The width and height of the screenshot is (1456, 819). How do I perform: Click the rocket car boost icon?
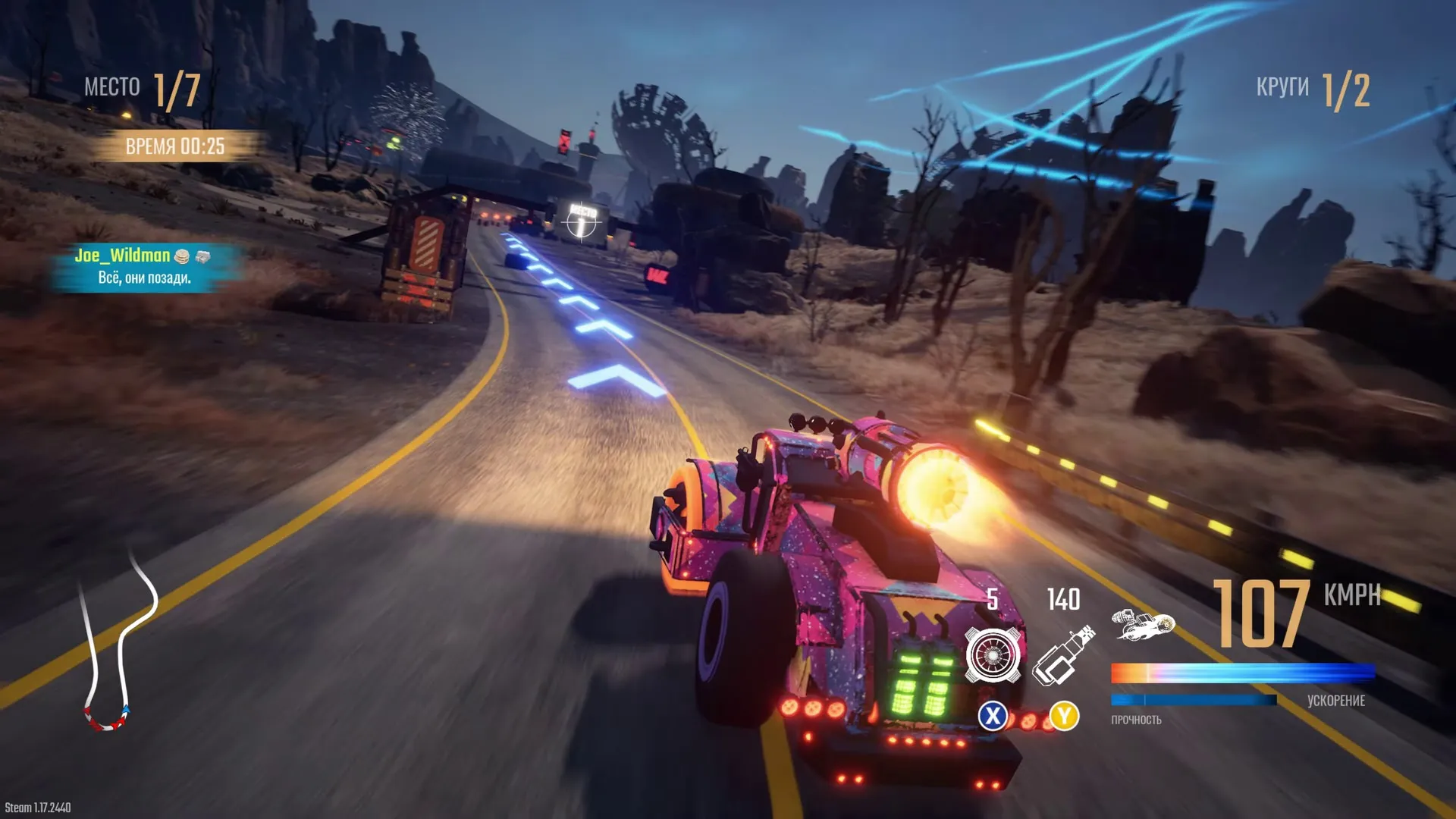[1143, 626]
